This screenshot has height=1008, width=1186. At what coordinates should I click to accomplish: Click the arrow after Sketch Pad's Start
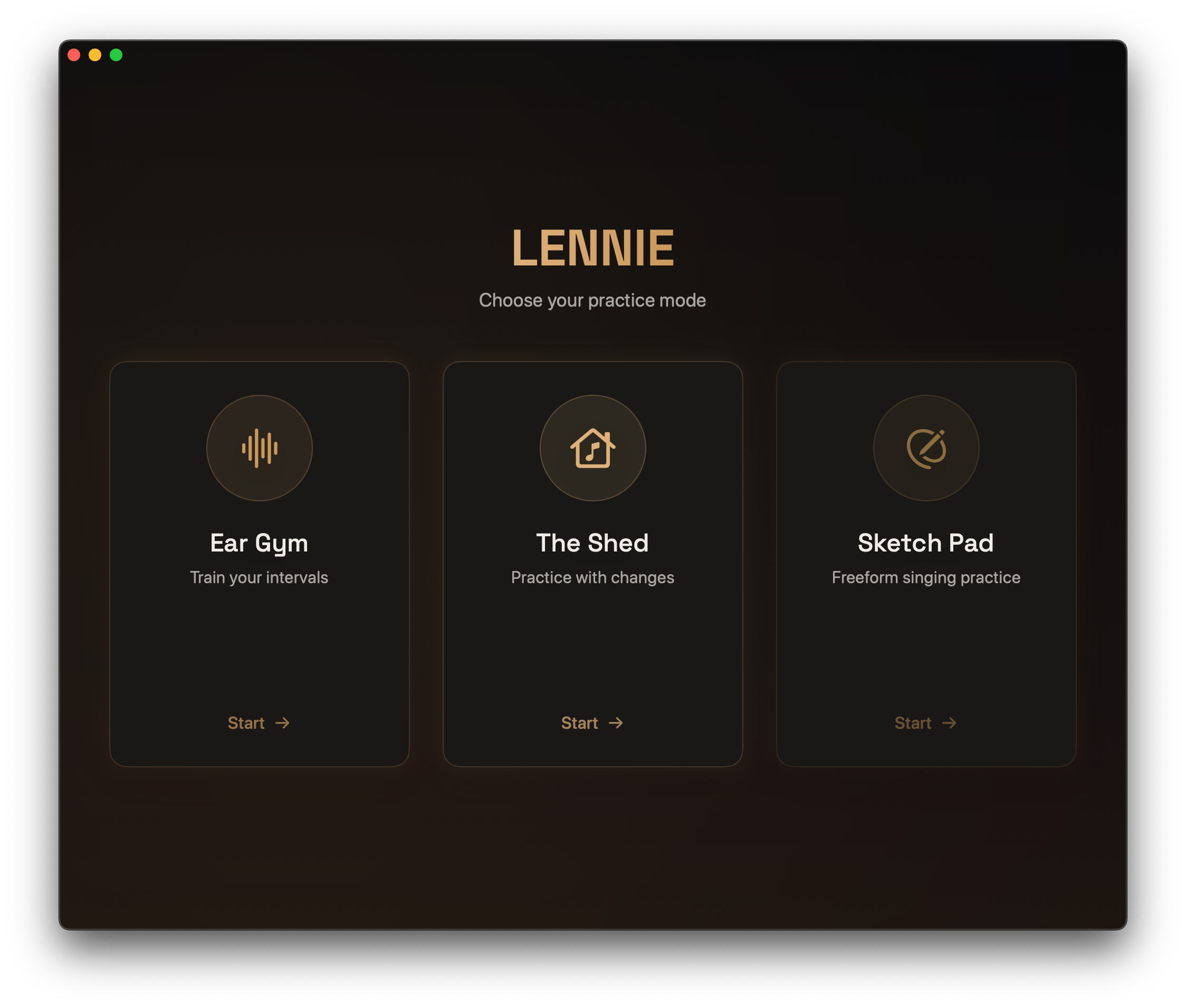click(950, 723)
